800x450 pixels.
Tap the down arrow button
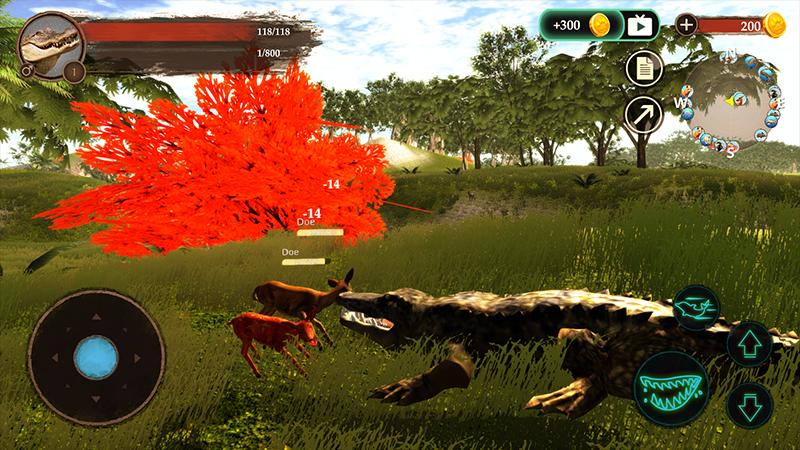pos(749,404)
